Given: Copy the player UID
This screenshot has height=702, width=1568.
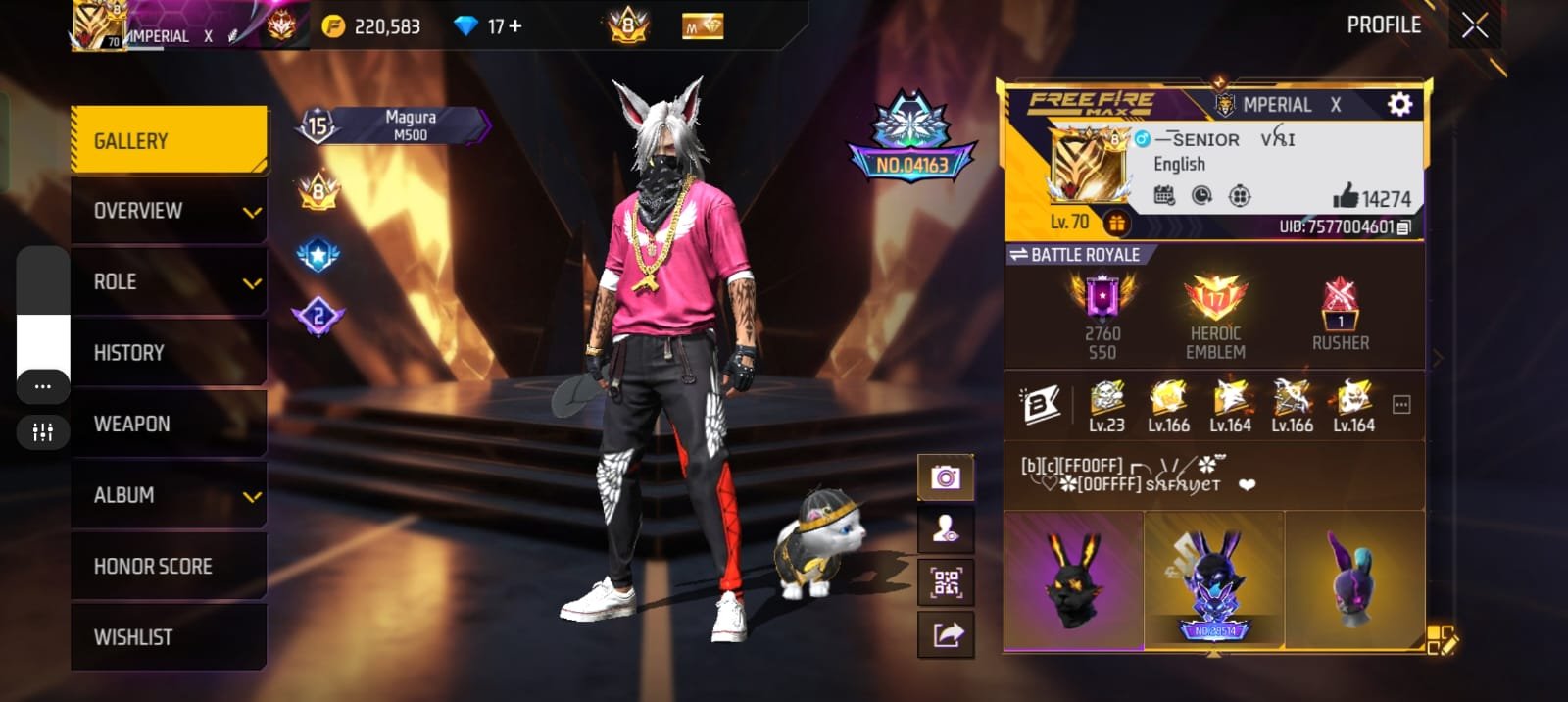Looking at the screenshot, I should (x=1403, y=227).
